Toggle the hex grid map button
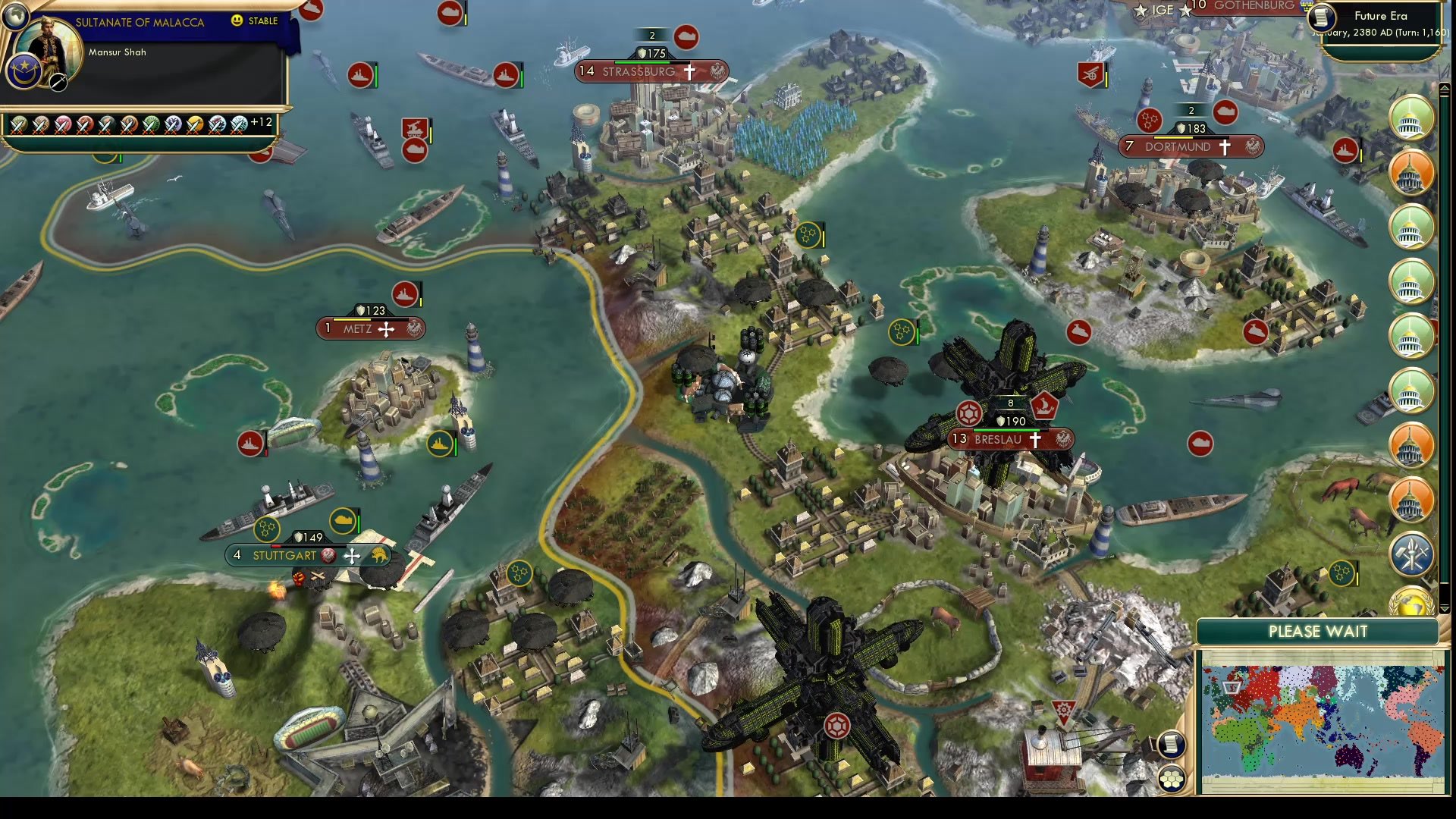 (x=1171, y=779)
